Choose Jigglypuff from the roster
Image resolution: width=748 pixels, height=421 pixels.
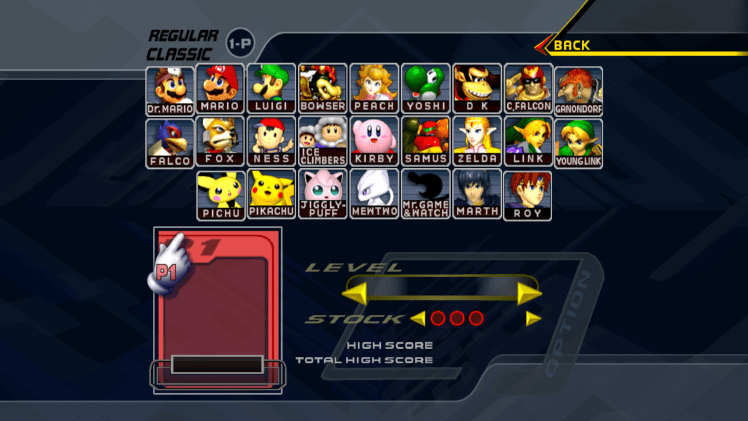[x=323, y=194]
